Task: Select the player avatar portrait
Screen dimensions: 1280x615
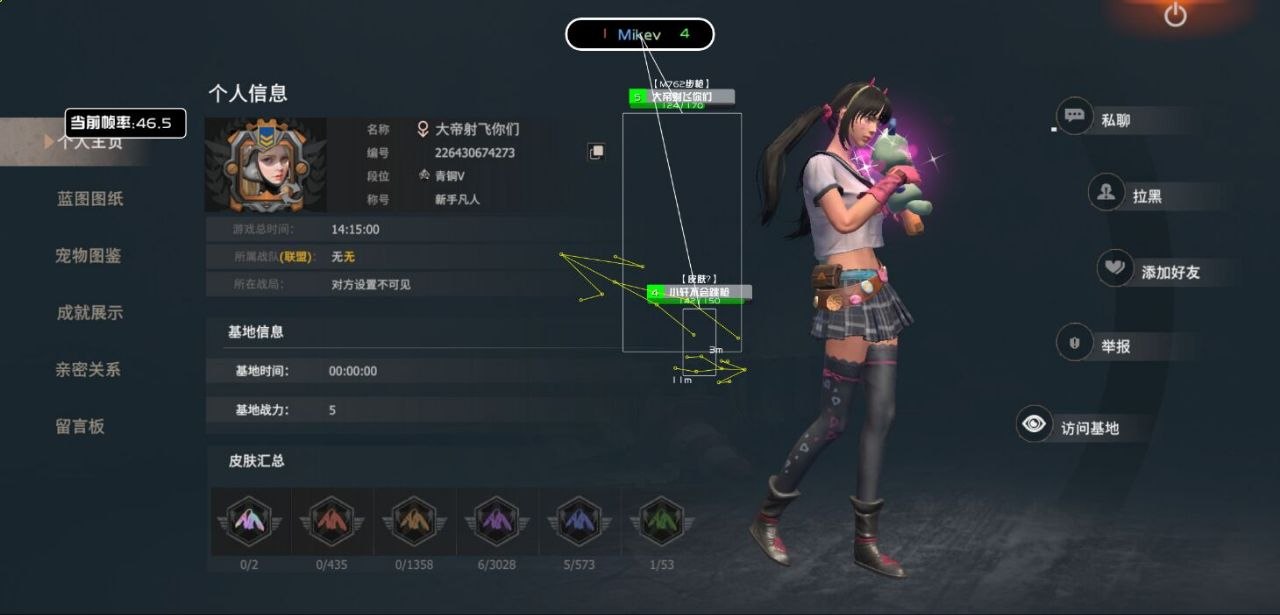Action: tap(266, 165)
